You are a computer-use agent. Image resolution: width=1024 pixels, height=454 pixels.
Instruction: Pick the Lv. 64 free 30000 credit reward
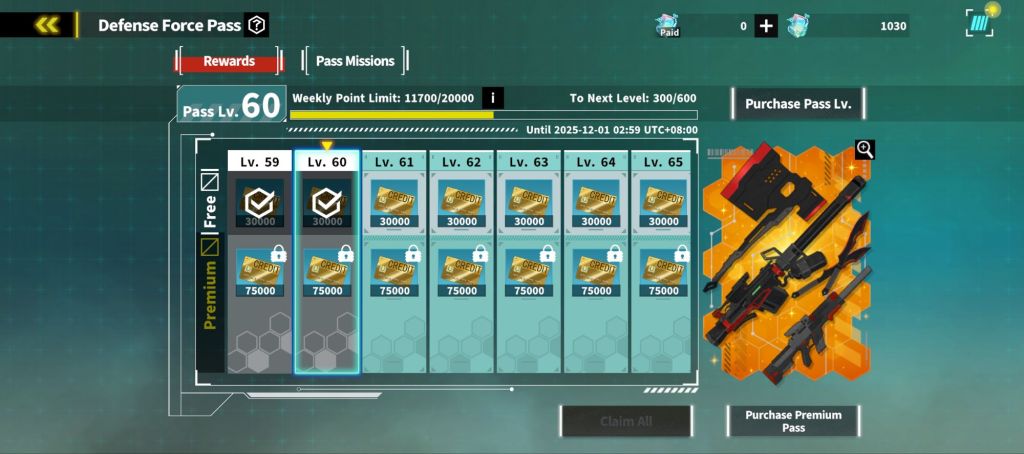596,203
